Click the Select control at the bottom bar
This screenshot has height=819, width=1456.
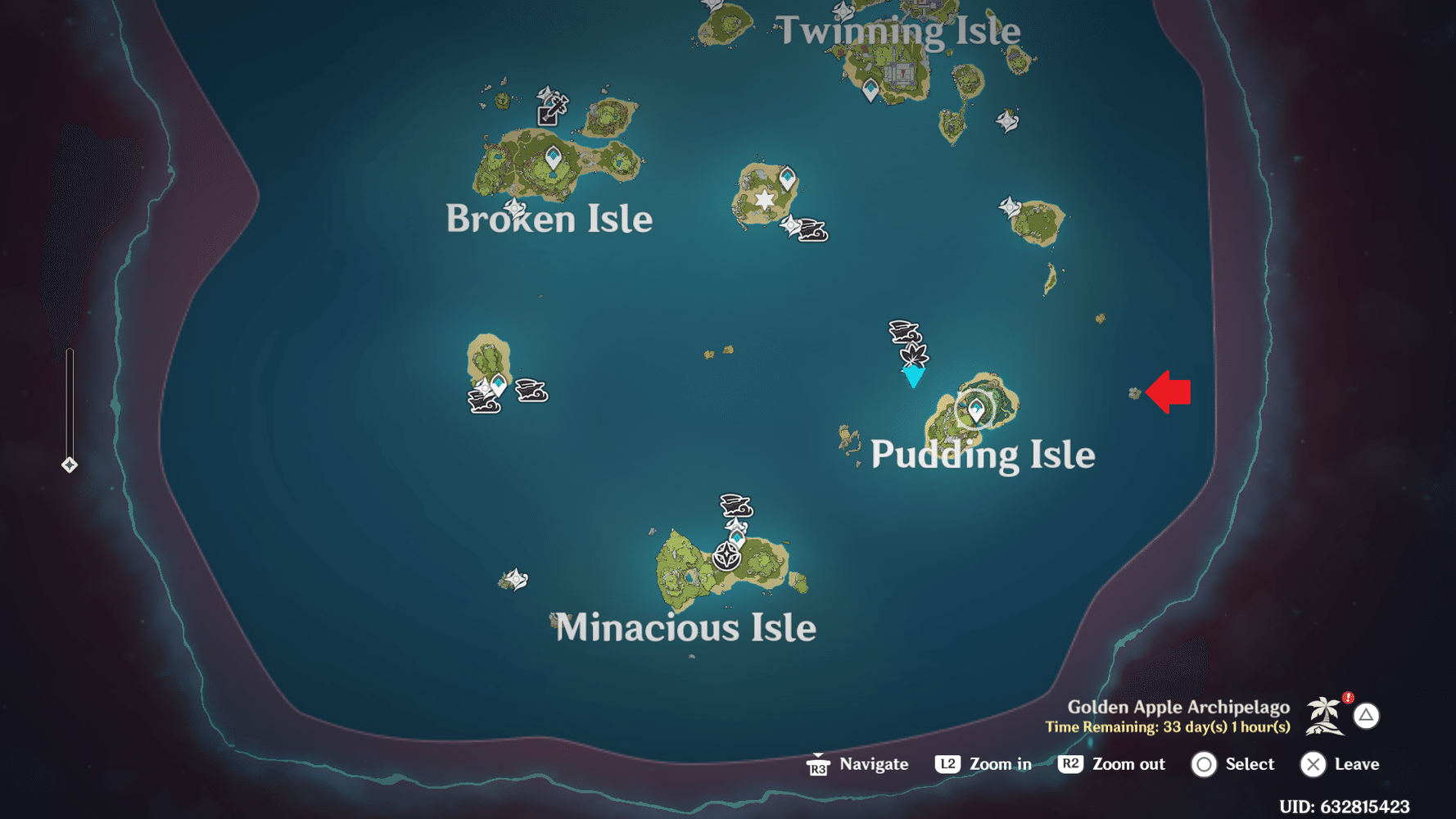point(1235,764)
